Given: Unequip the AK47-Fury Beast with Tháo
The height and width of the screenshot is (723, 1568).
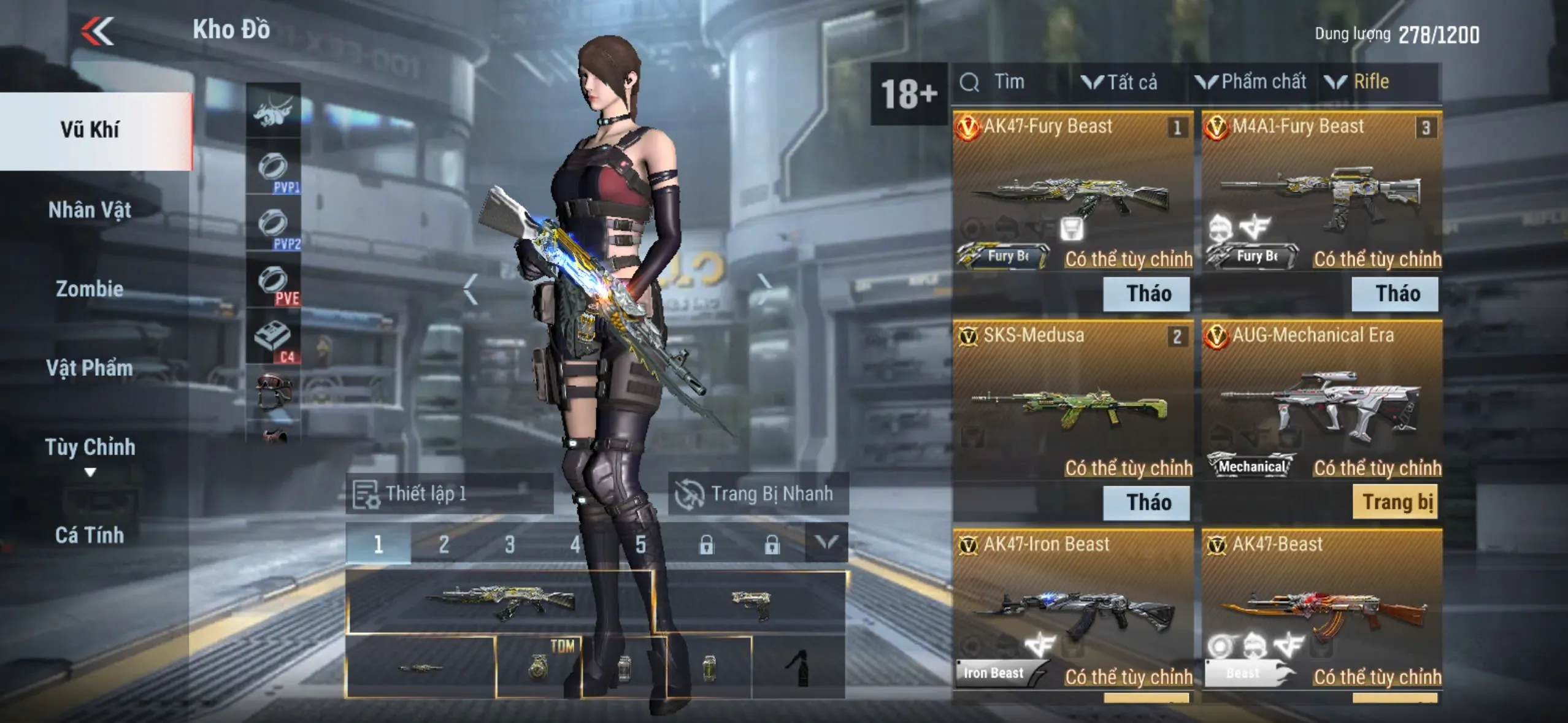Looking at the screenshot, I should (x=1147, y=294).
